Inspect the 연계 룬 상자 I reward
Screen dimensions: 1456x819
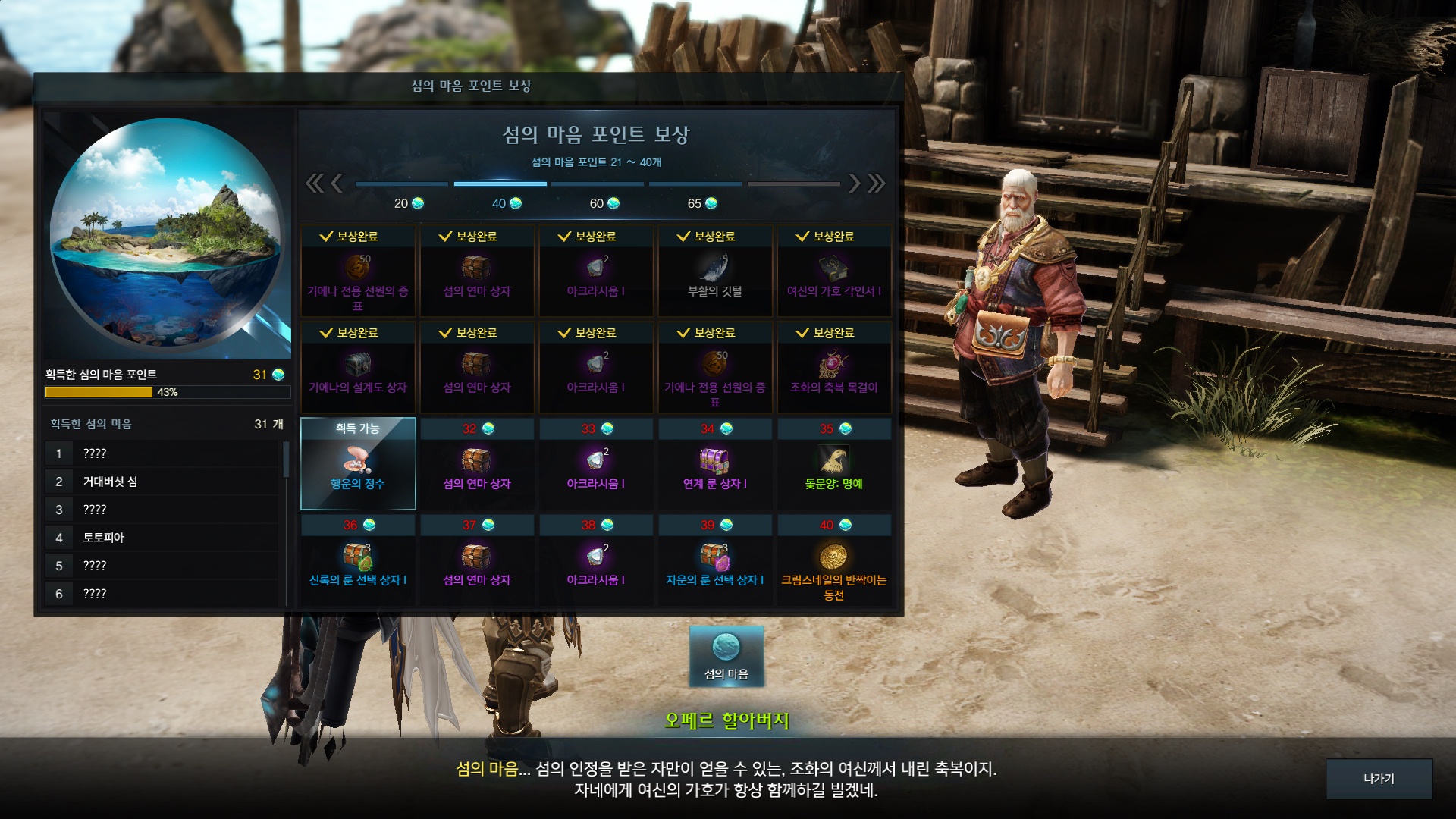click(714, 465)
